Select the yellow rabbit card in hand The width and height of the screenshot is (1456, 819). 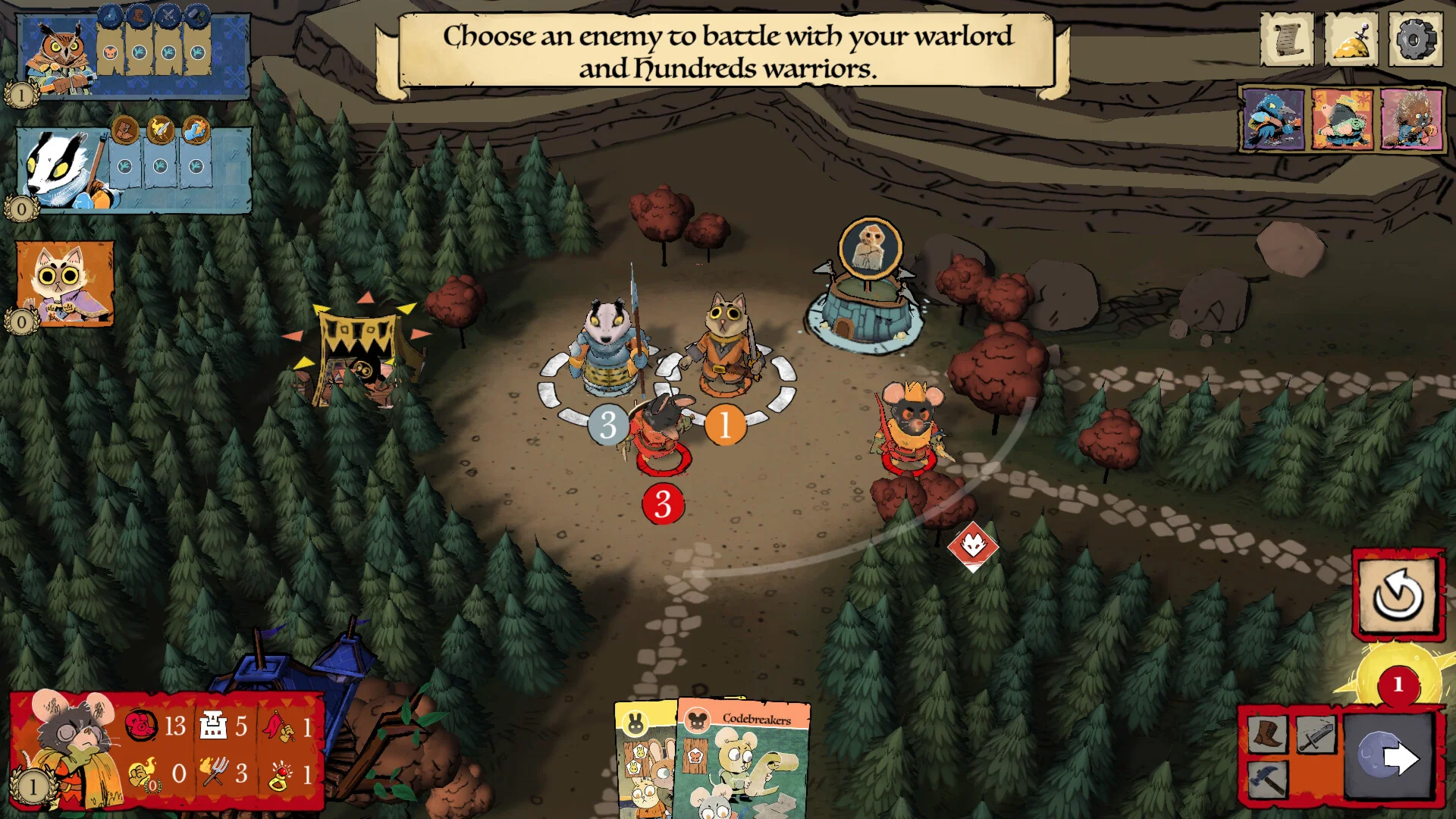pyautogui.click(x=643, y=762)
